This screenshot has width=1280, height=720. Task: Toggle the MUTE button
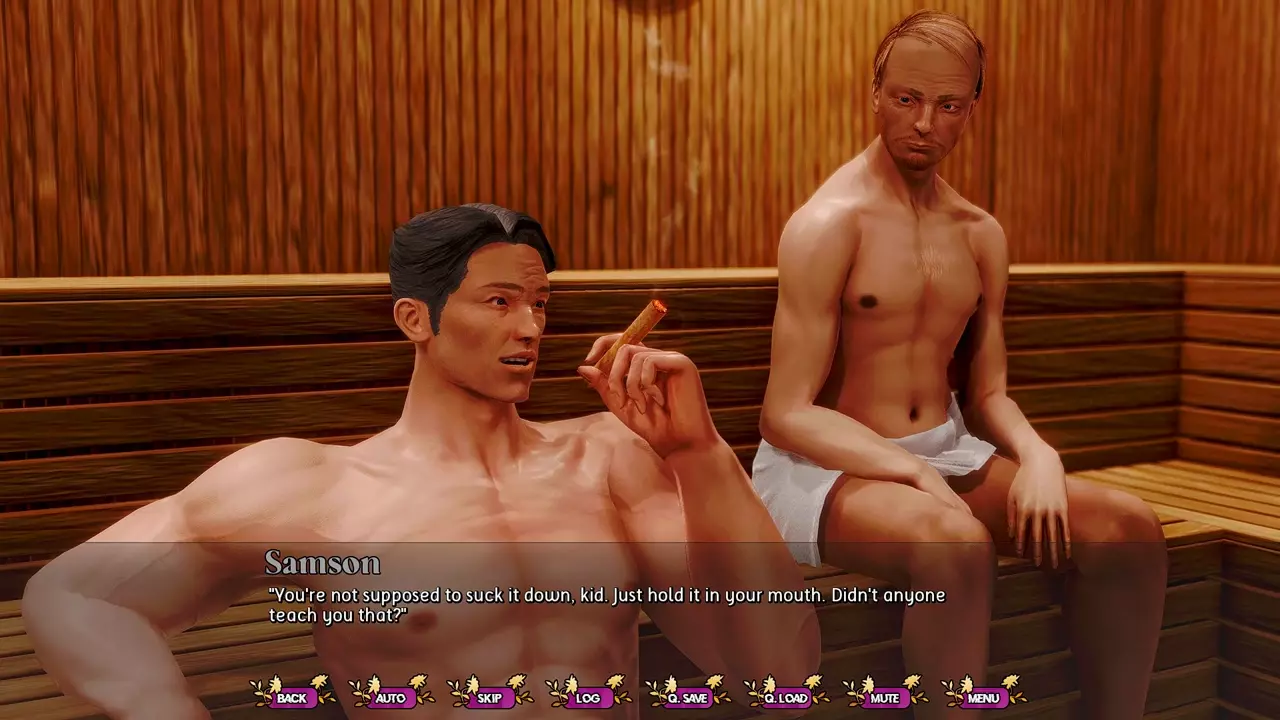[884, 697]
